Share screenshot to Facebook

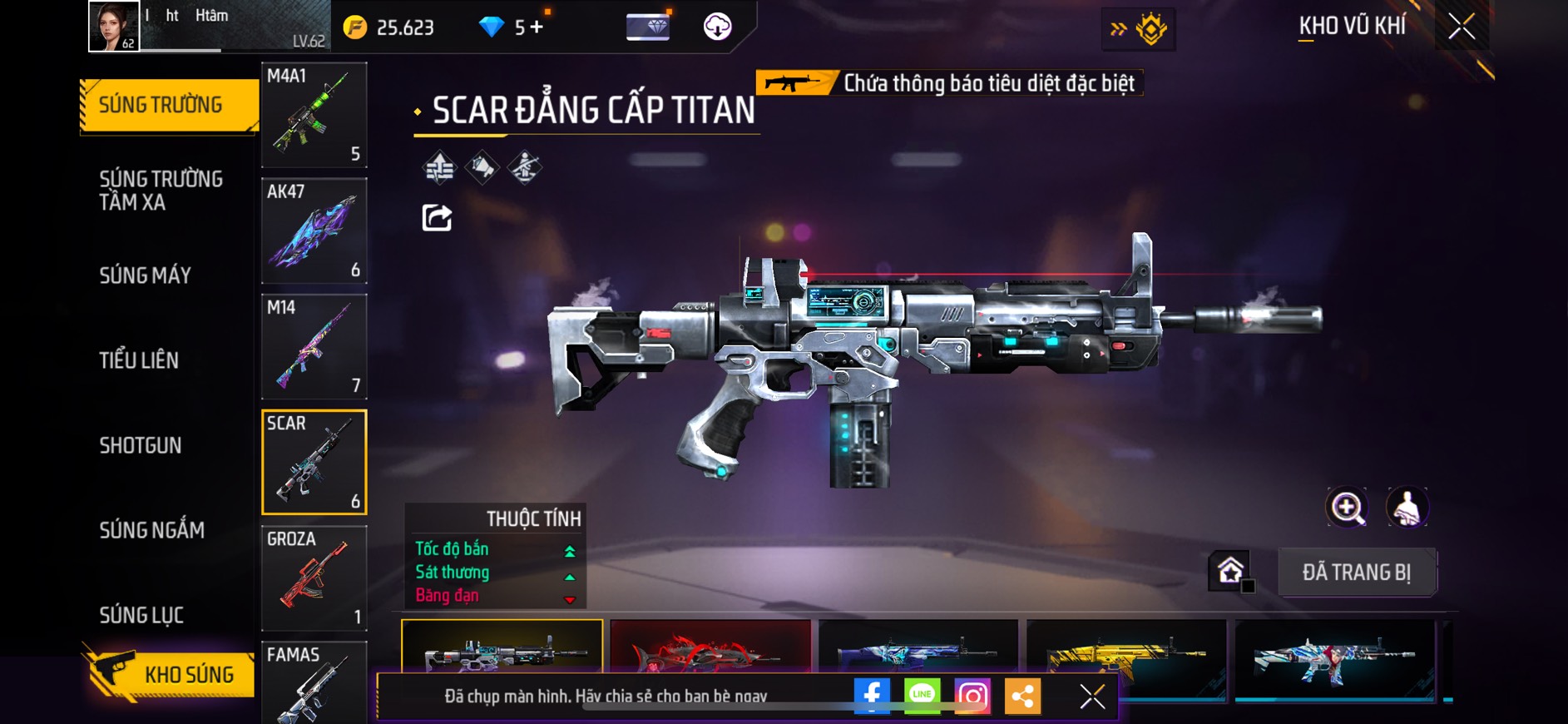(x=872, y=696)
